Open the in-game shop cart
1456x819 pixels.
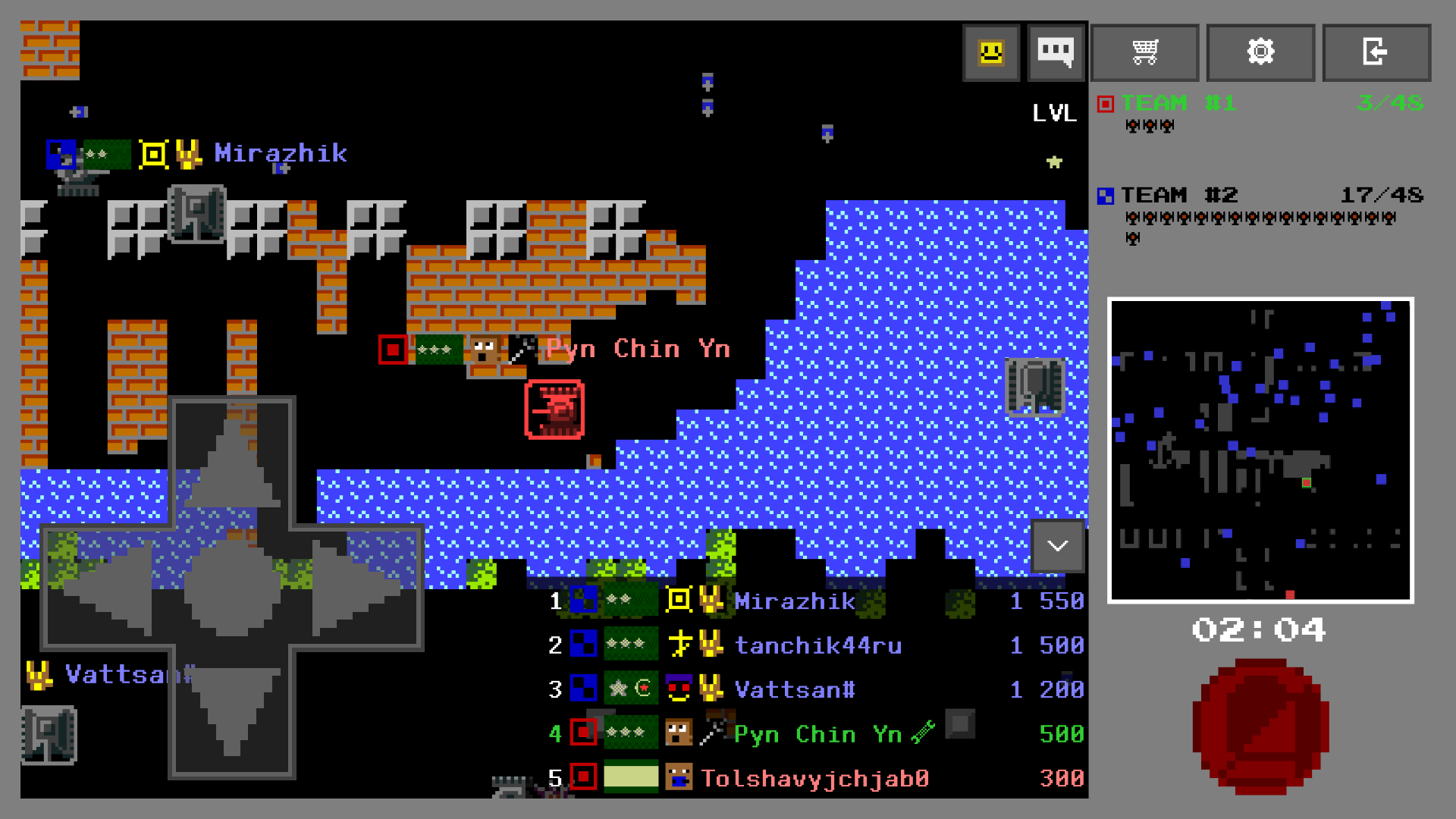click(1144, 52)
